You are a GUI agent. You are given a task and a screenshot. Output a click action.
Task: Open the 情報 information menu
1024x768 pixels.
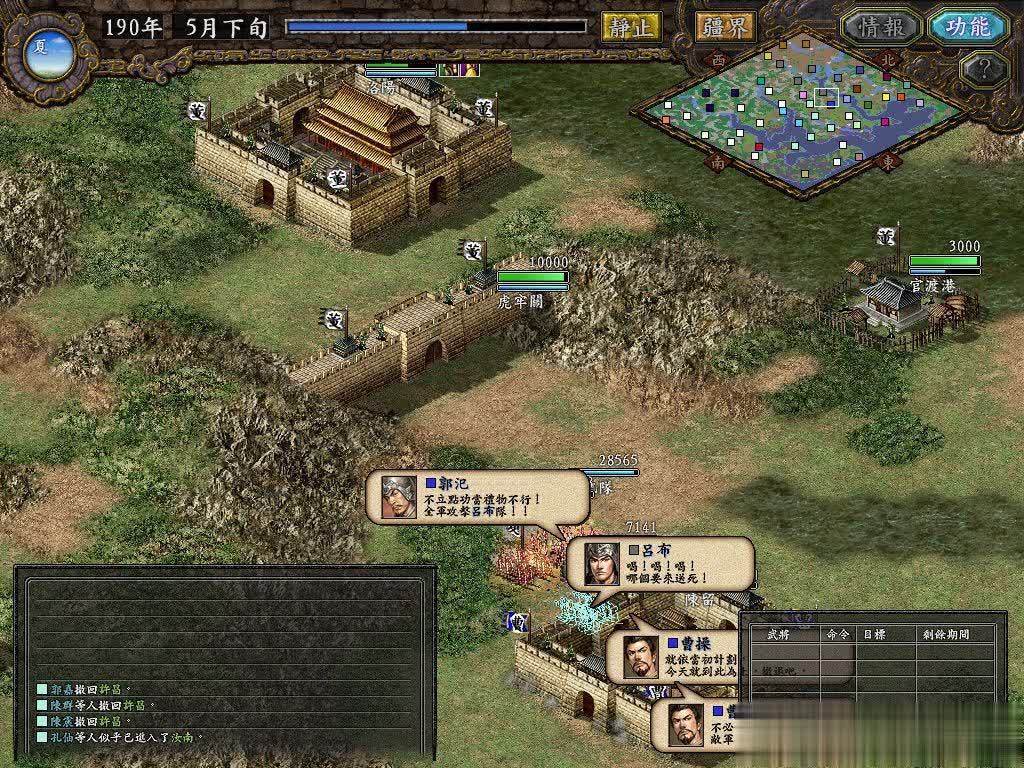tap(880, 27)
